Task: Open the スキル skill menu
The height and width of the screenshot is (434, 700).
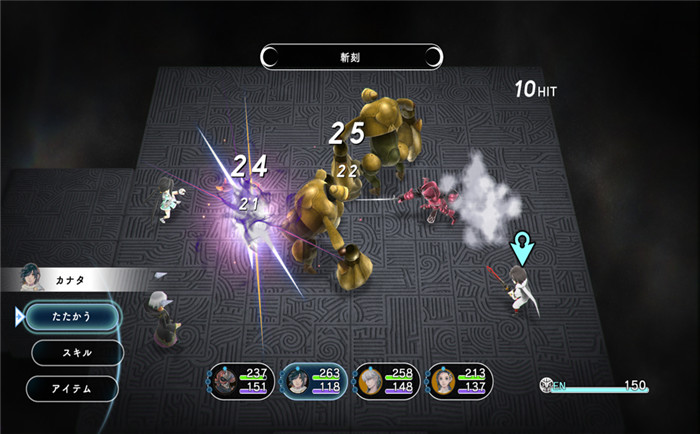Action: (x=77, y=352)
